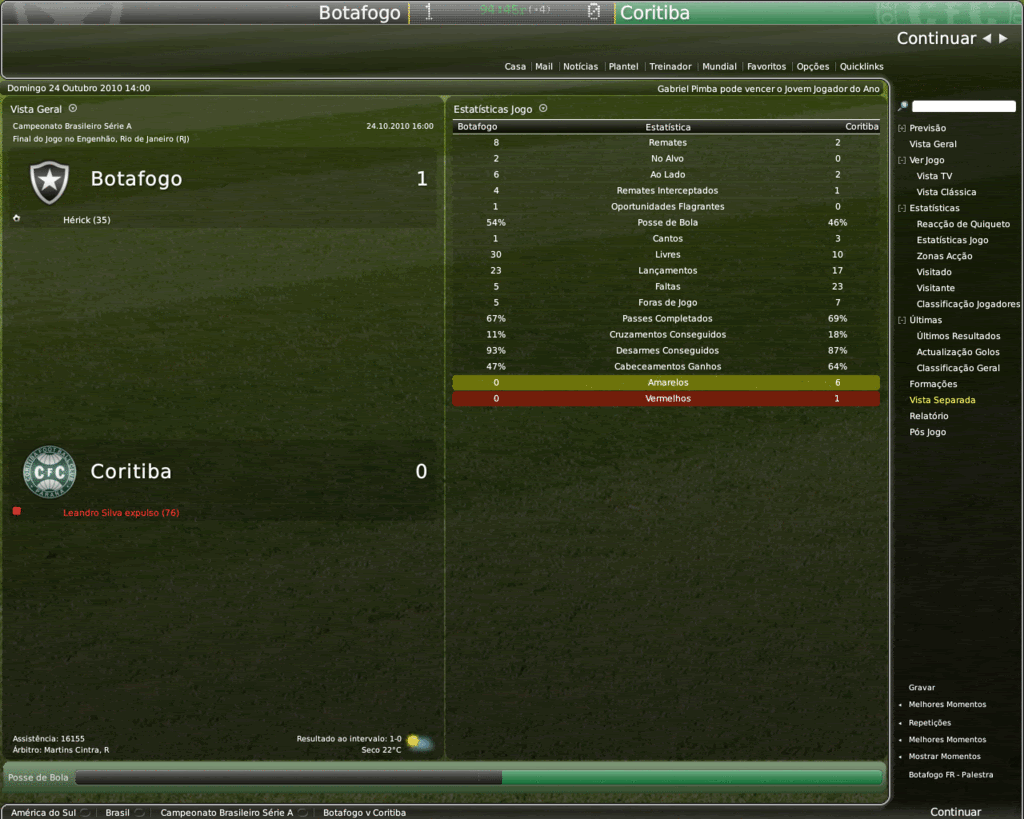Collapse the Estatísticas tree section
The width and height of the screenshot is (1024, 819).
point(902,208)
